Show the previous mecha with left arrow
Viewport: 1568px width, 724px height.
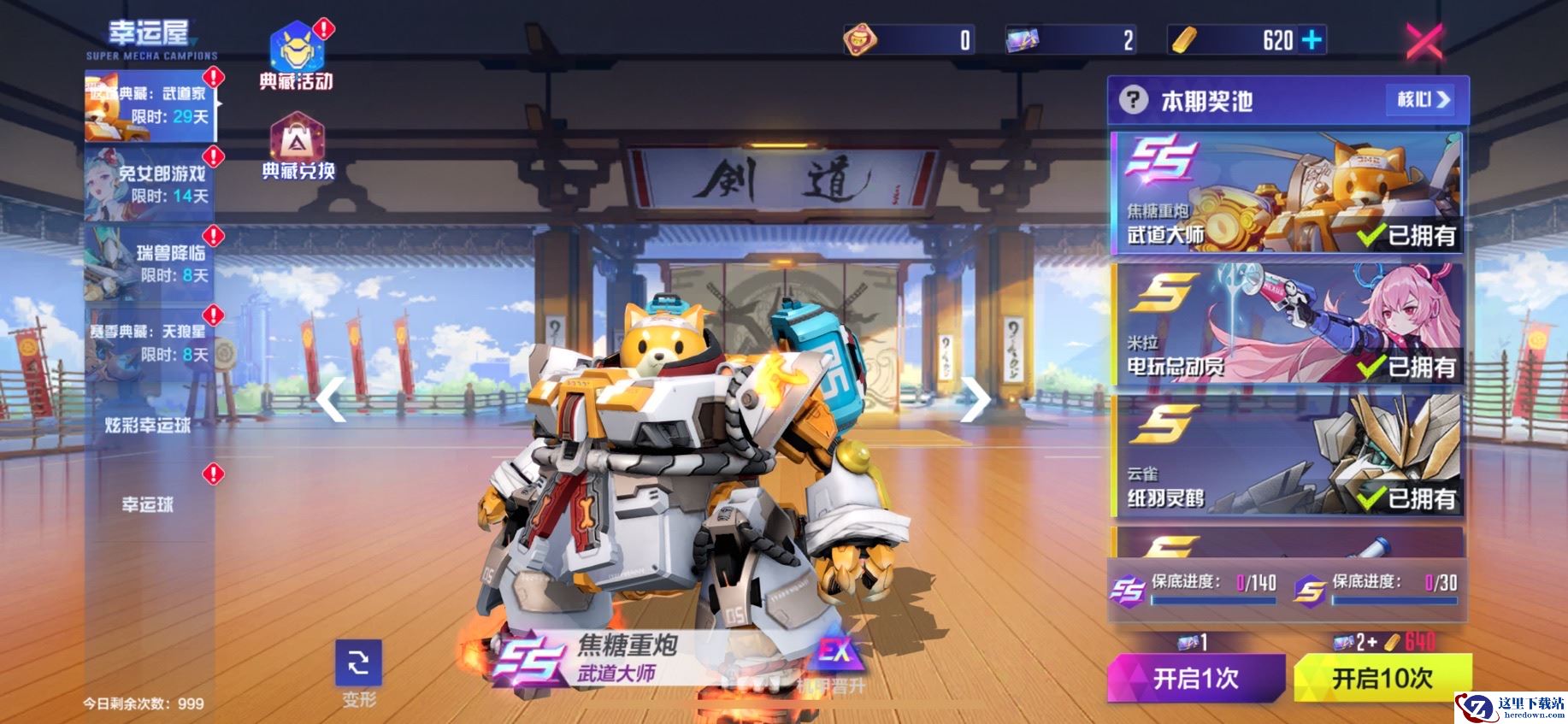point(332,401)
